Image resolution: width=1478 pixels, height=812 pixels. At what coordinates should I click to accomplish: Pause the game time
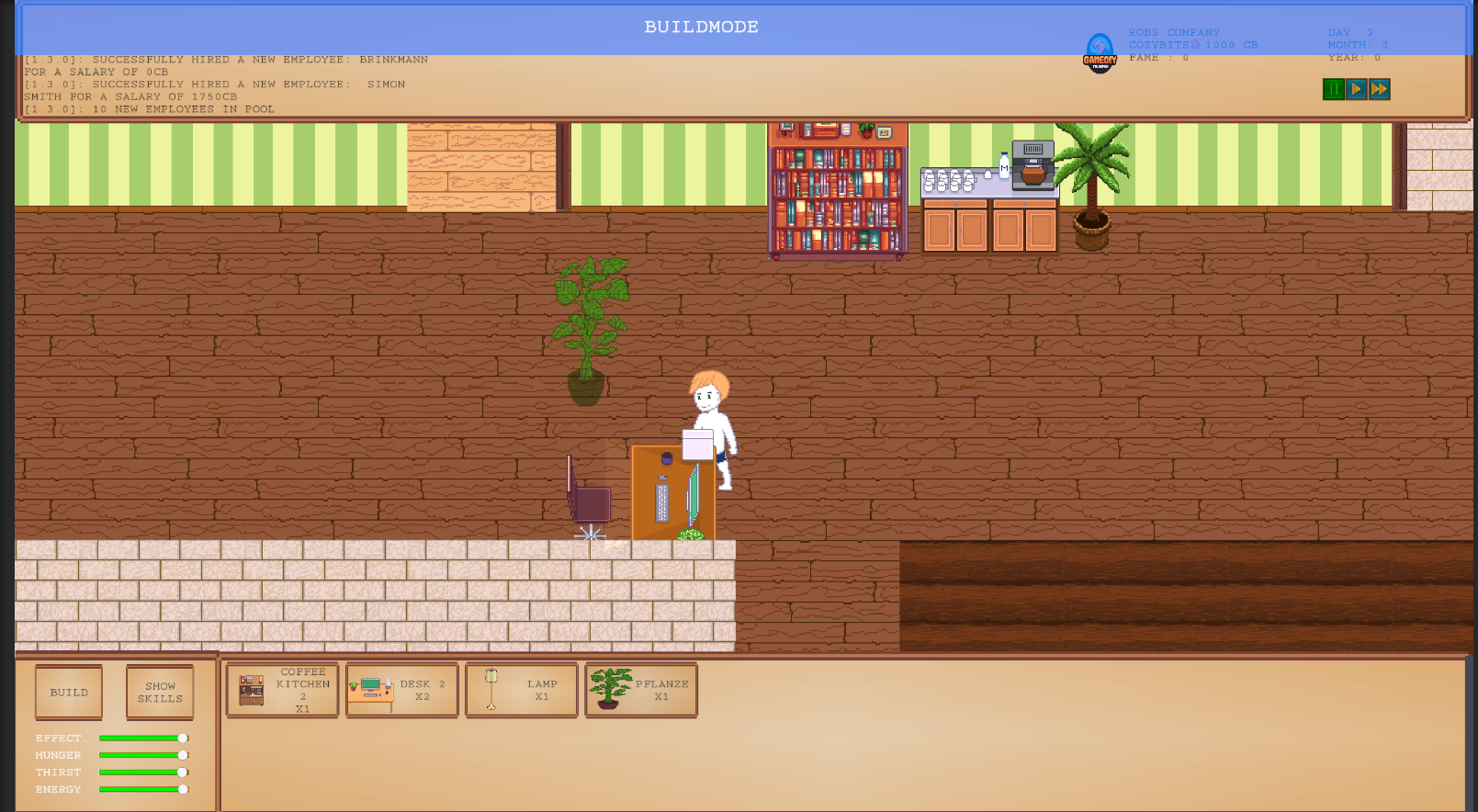tap(1333, 89)
